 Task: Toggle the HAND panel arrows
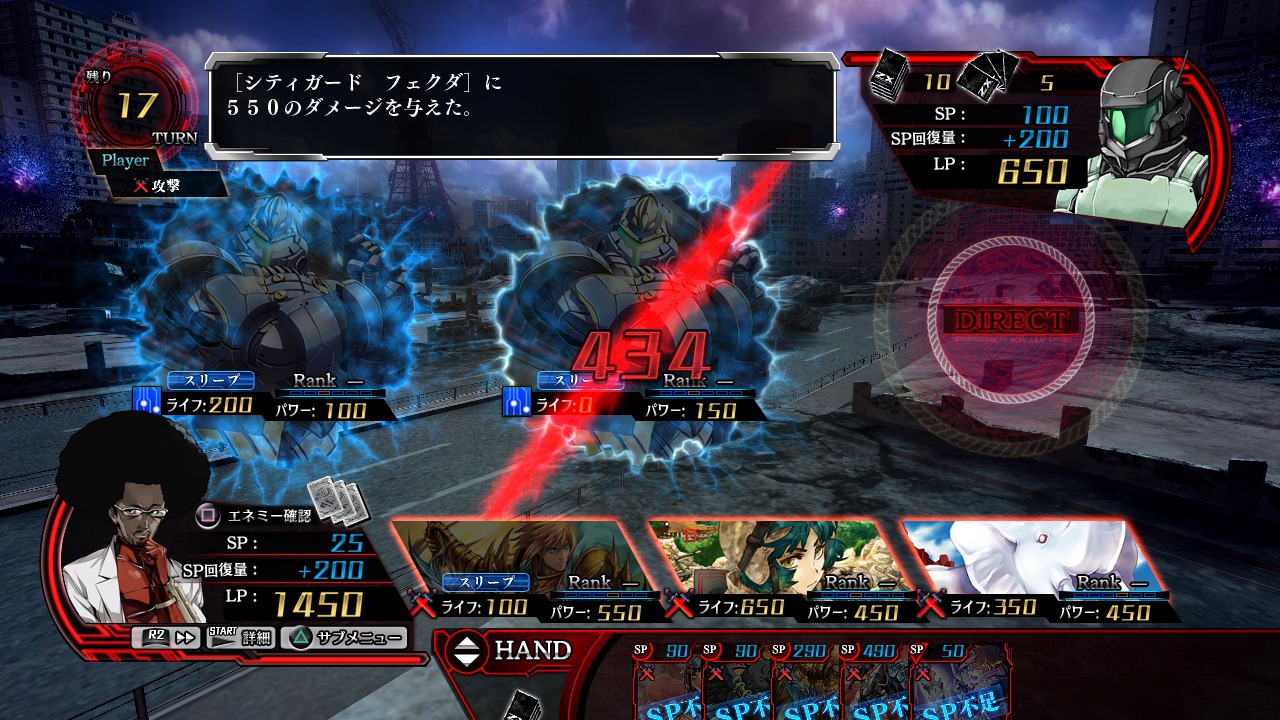click(x=467, y=651)
